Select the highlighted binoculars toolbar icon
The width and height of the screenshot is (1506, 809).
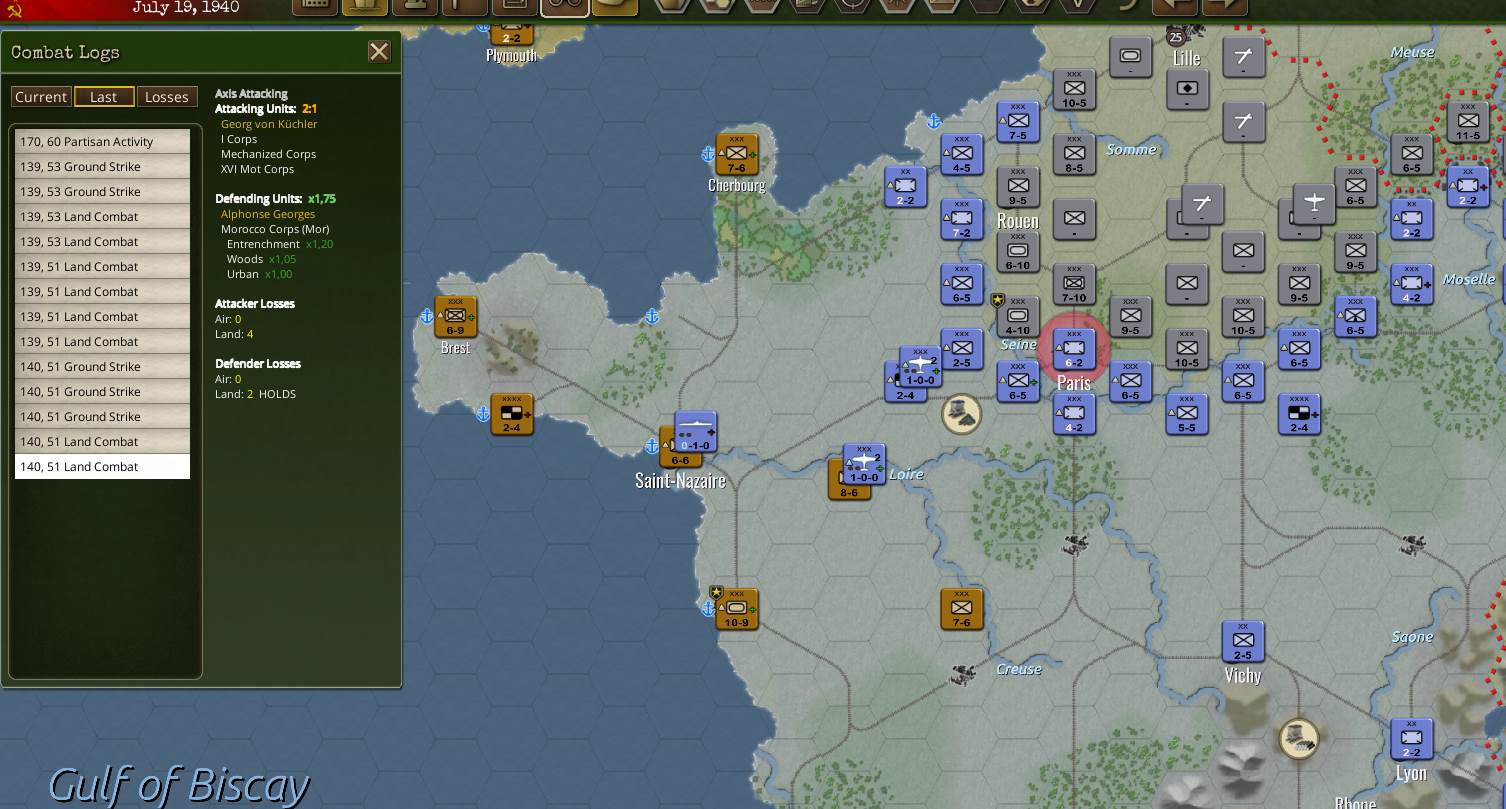[565, 8]
